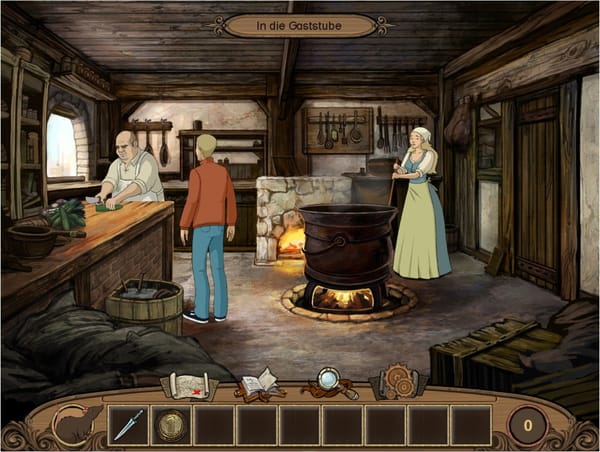Open the journal book icon

(257, 383)
